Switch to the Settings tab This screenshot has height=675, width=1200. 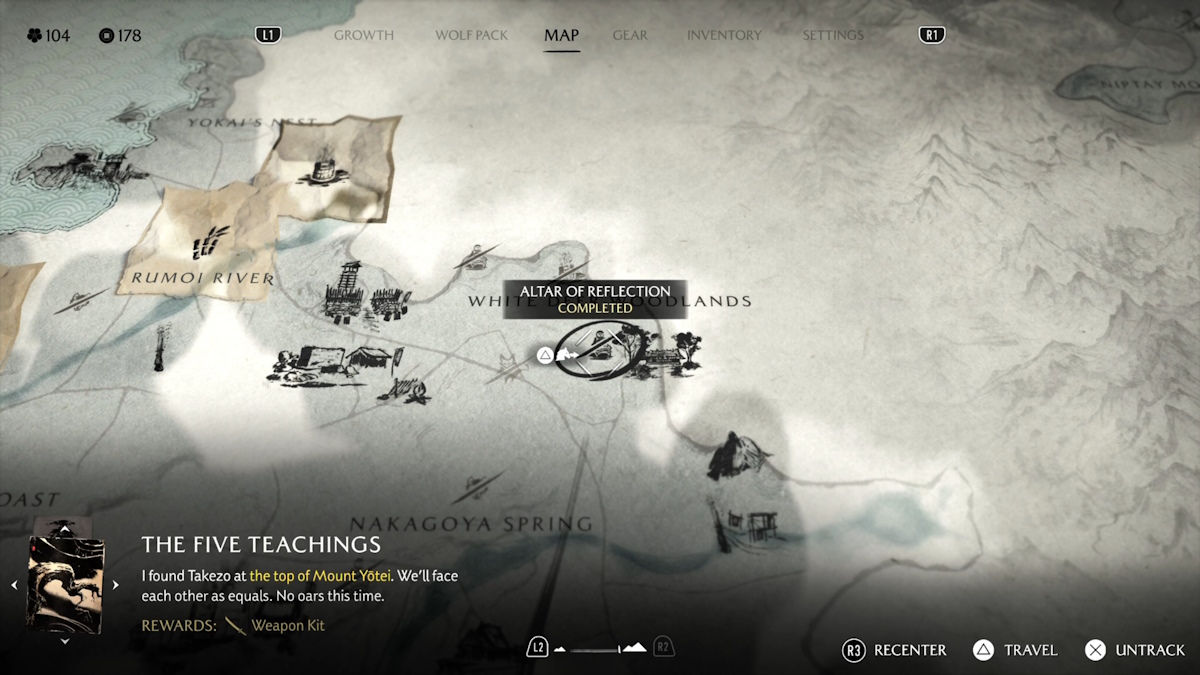(x=832, y=35)
